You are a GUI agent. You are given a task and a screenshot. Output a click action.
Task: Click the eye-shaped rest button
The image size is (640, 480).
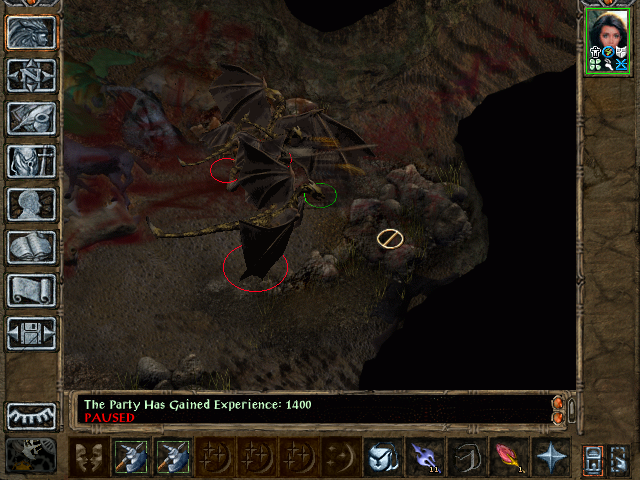point(31,415)
